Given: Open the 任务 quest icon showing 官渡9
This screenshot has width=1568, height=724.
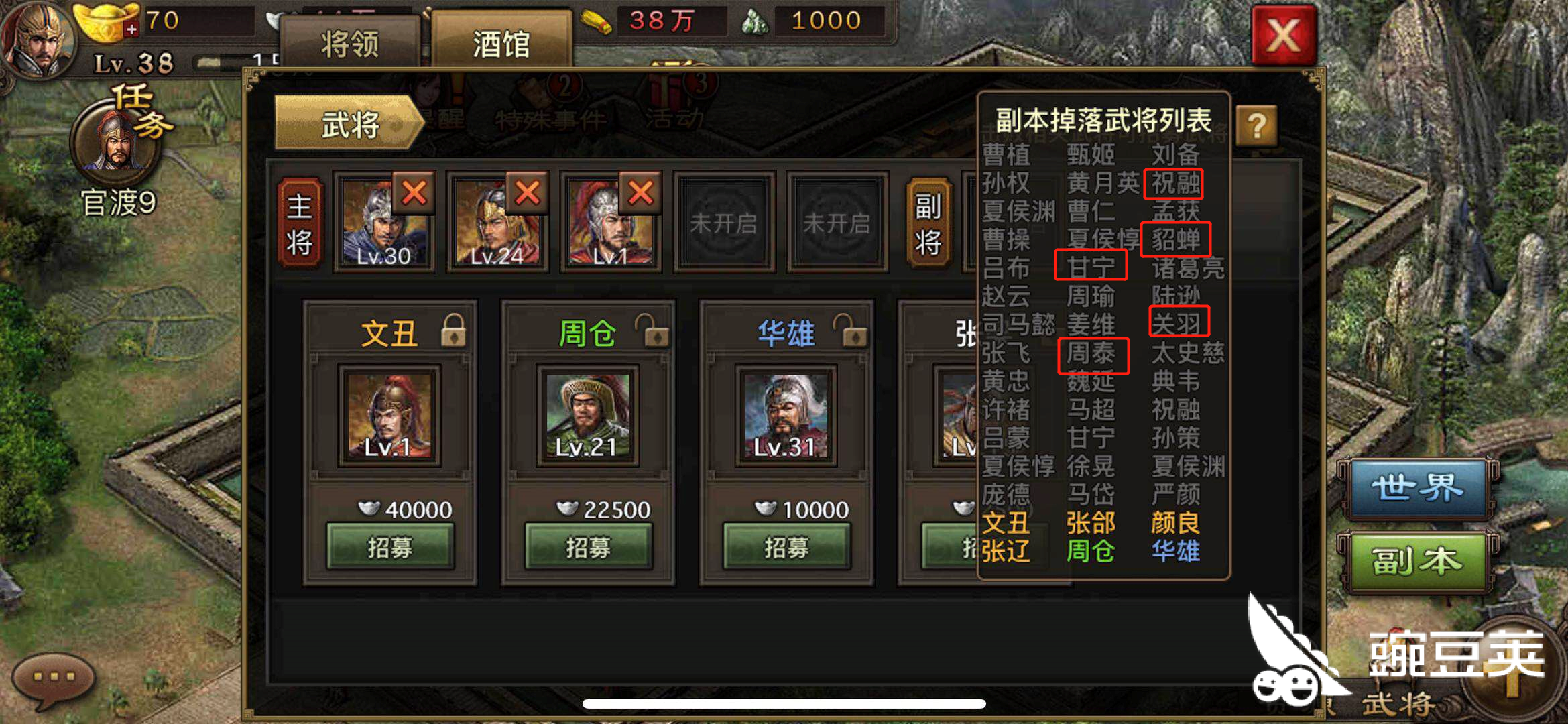Looking at the screenshot, I should (115, 141).
